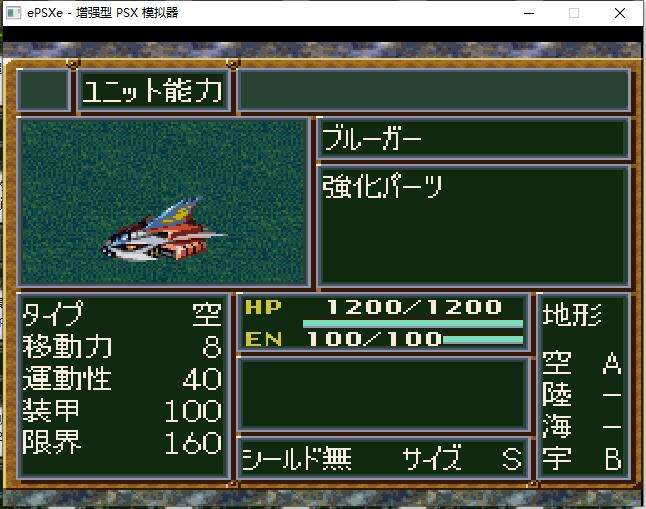Minimize the ePSXe window
Screen dimensions: 646x509
pos(528,13)
